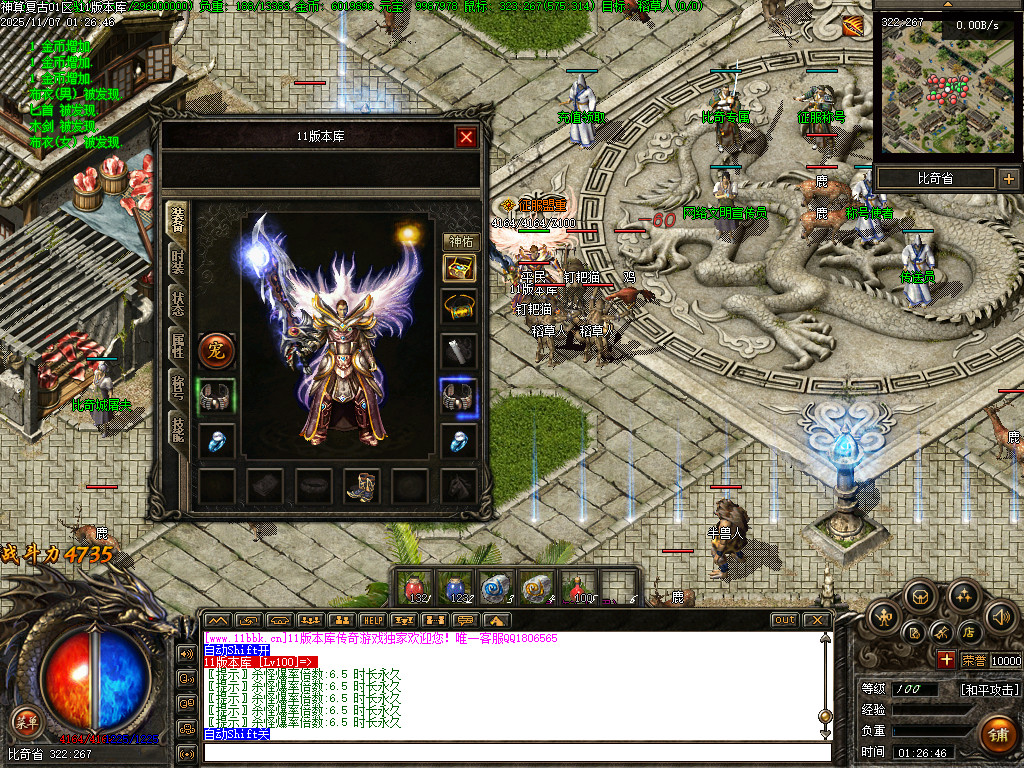Open the round 宠 pet button
The height and width of the screenshot is (768, 1024).
(216, 350)
